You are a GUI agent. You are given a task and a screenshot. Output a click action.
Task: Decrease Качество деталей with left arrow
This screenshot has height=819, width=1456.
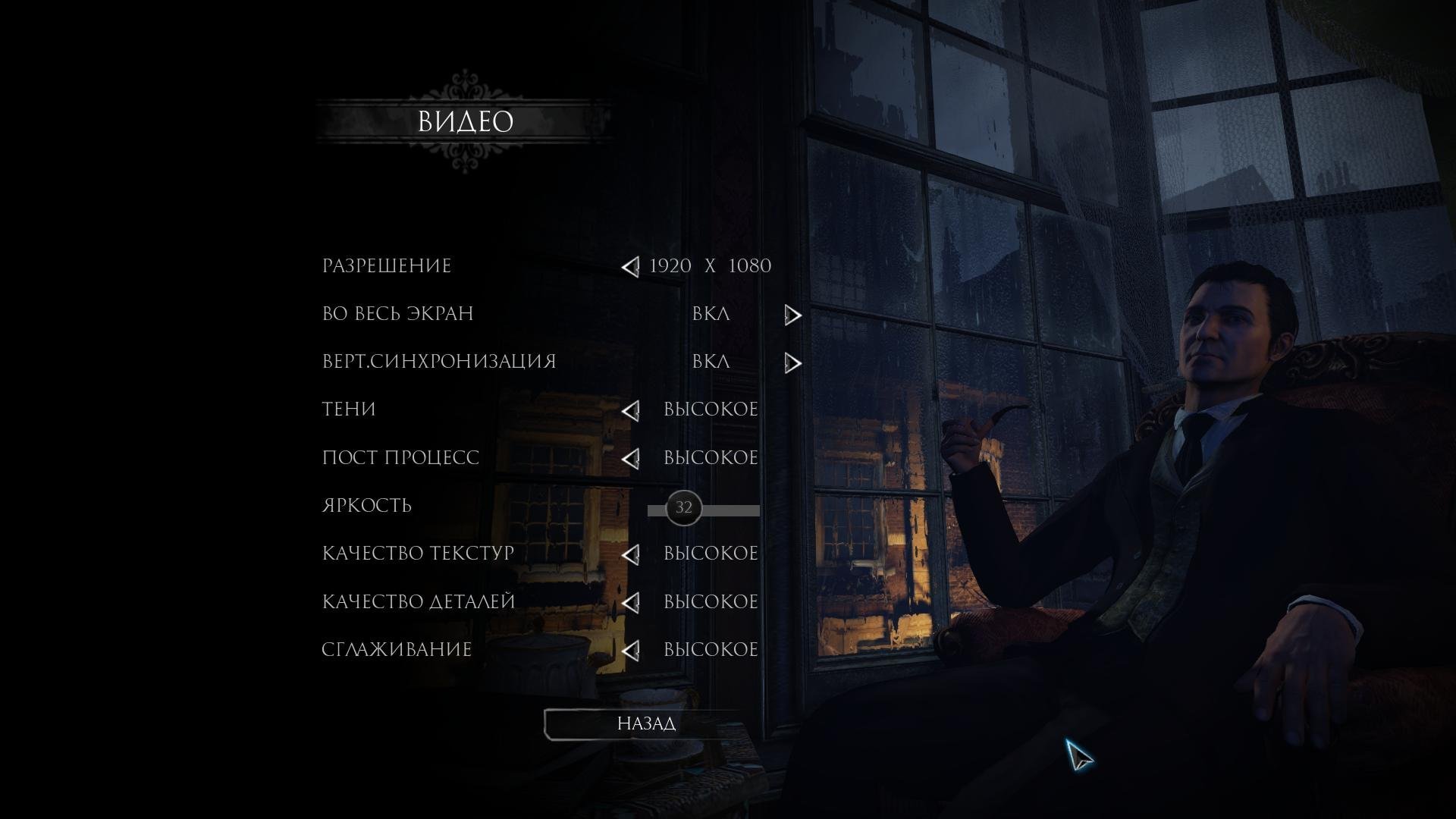click(x=630, y=603)
